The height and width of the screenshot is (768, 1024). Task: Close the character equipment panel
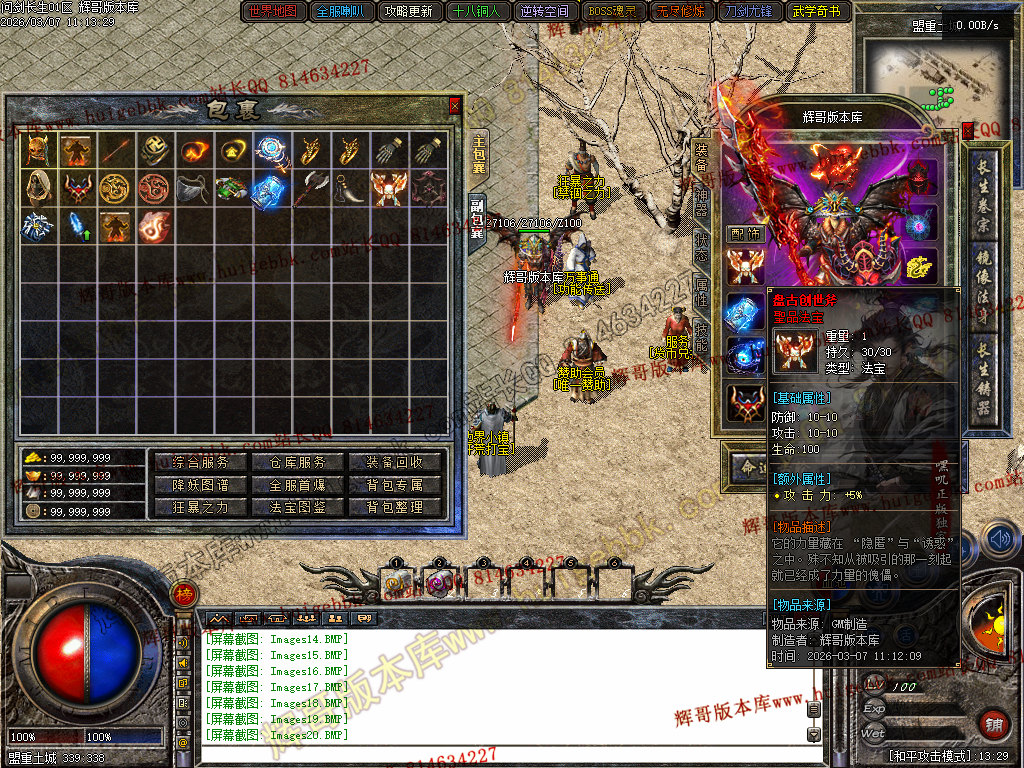[x=967, y=130]
